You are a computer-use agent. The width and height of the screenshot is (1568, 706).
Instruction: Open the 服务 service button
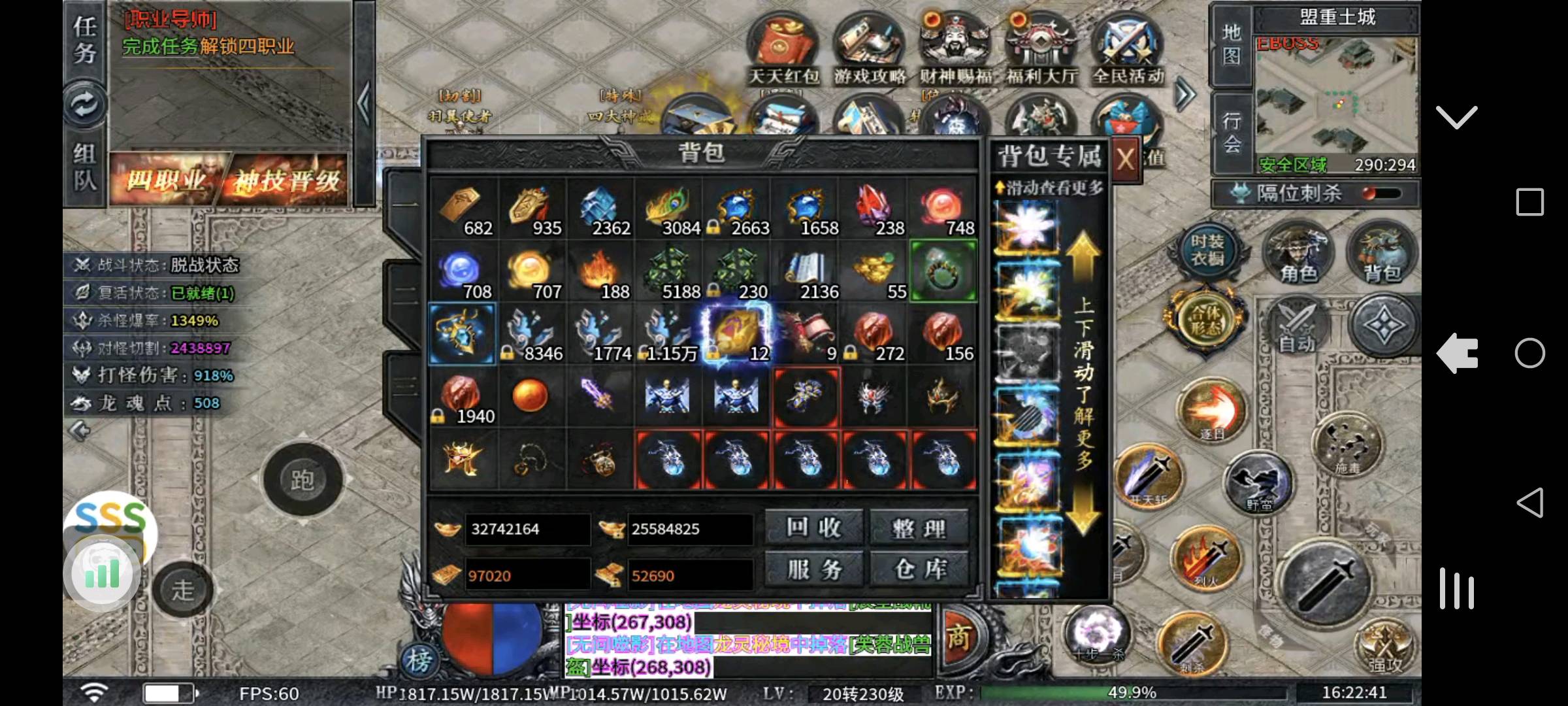[x=813, y=569]
